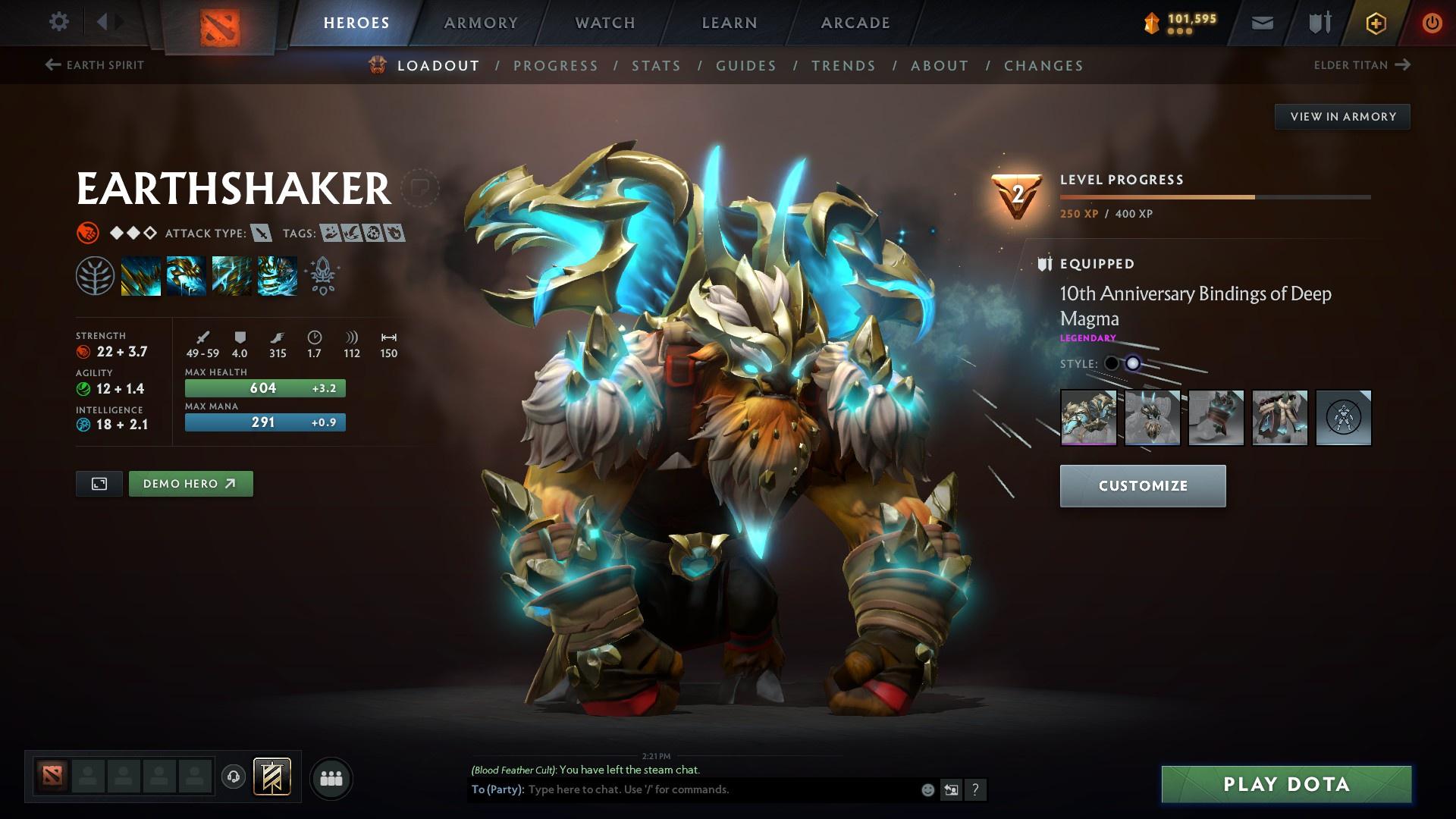Select the second equipped item thumbnail

1153,418
